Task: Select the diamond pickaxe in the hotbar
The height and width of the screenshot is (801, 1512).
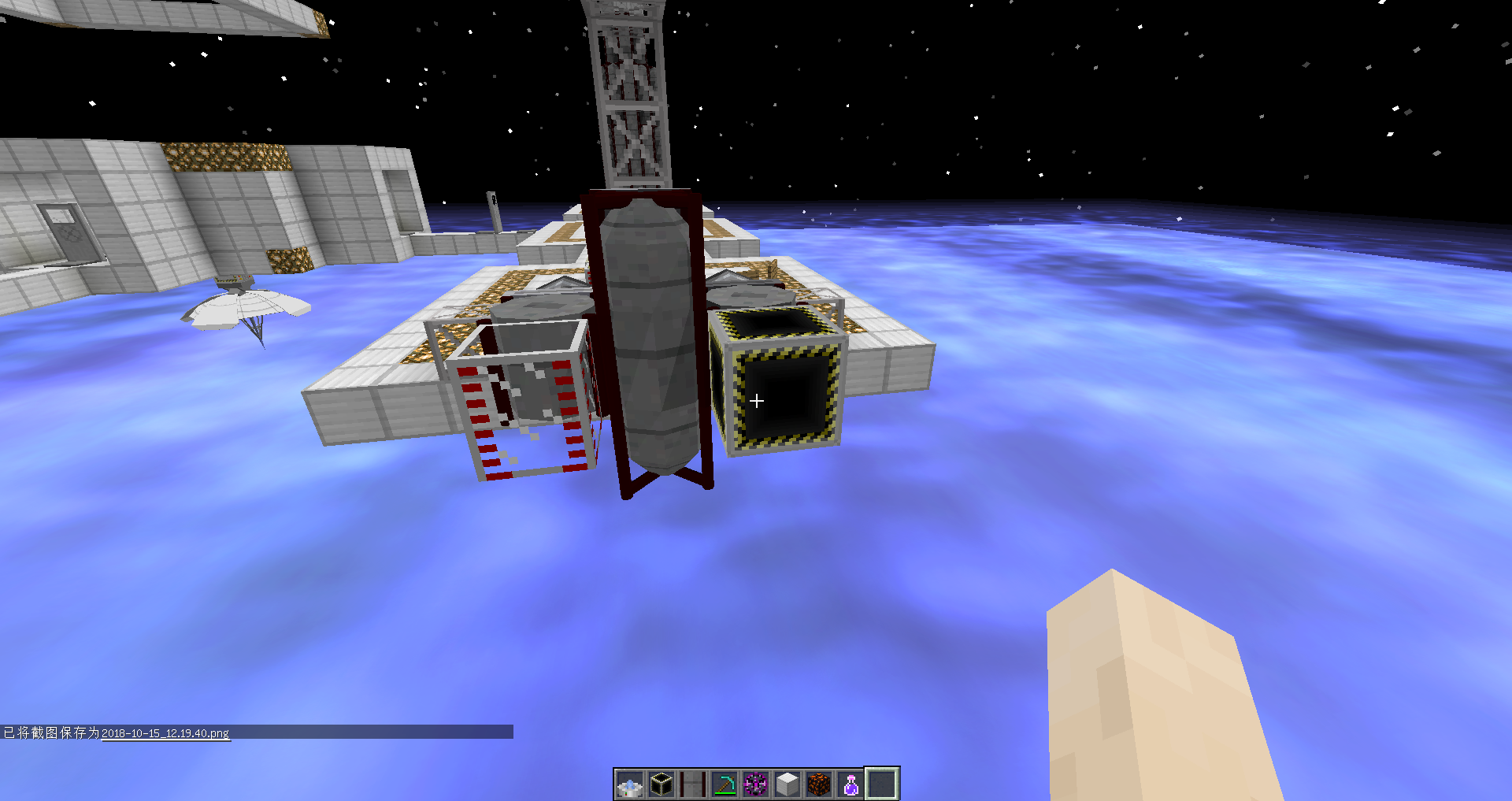Action: [x=724, y=781]
